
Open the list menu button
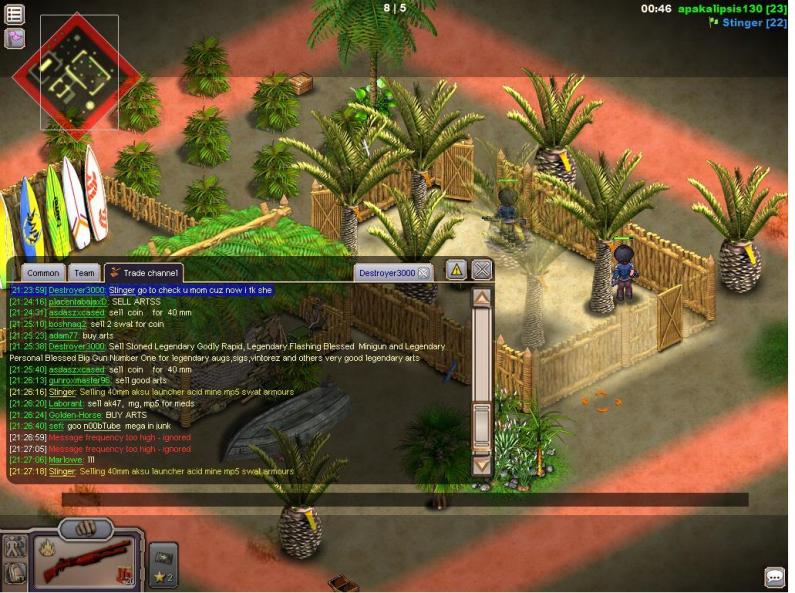click(15, 14)
